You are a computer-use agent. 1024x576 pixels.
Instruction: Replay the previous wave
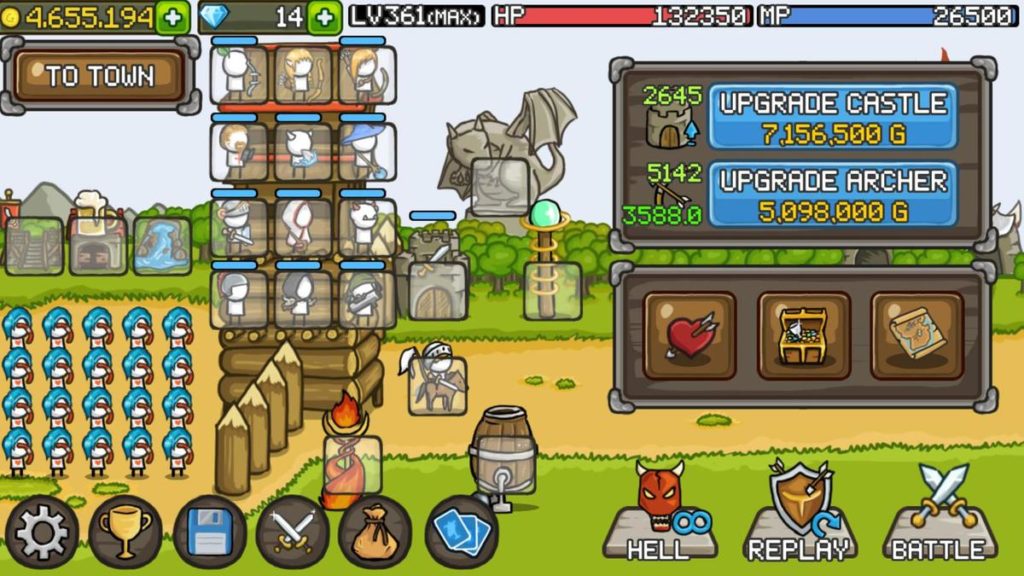click(799, 512)
